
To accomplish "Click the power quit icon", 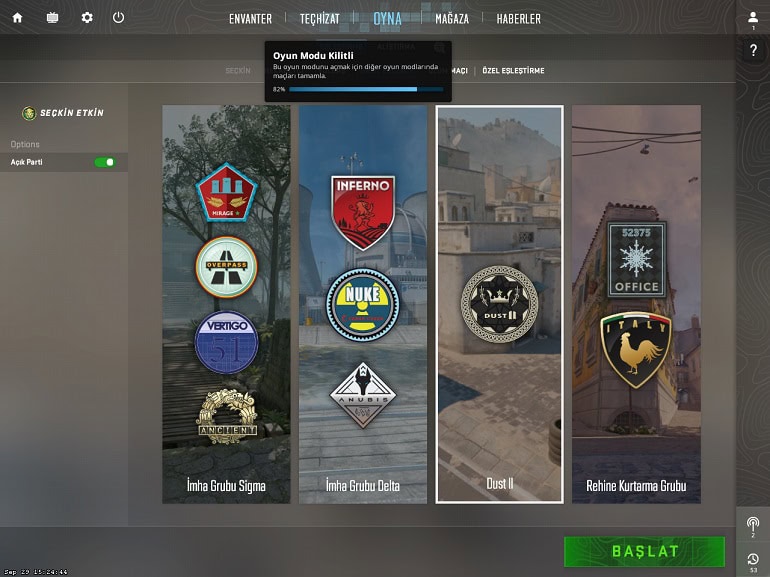I will [x=119, y=18].
